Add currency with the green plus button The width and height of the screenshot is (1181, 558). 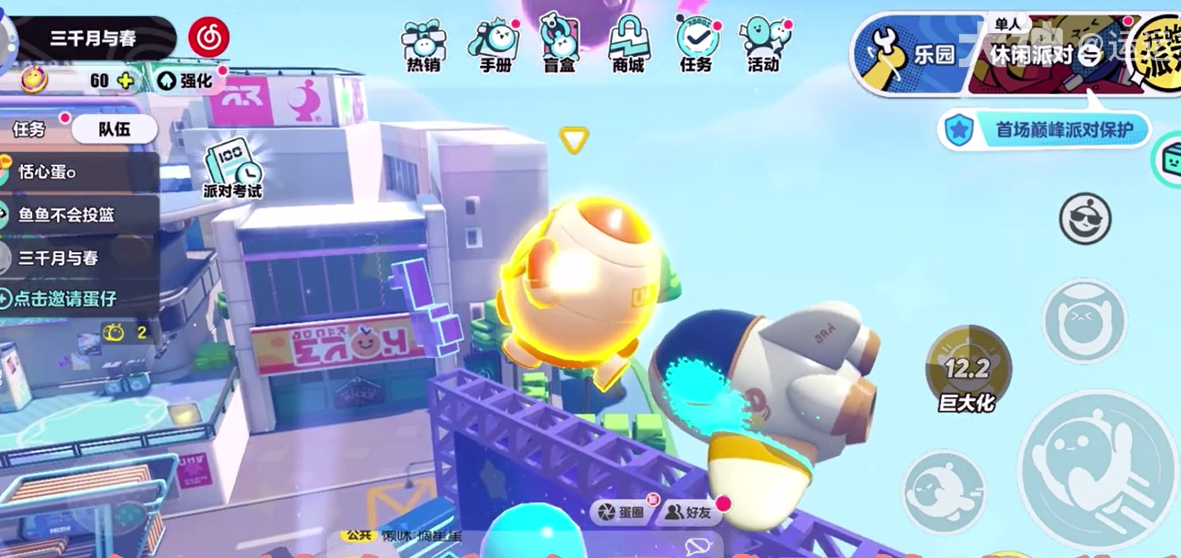pyautogui.click(x=125, y=81)
